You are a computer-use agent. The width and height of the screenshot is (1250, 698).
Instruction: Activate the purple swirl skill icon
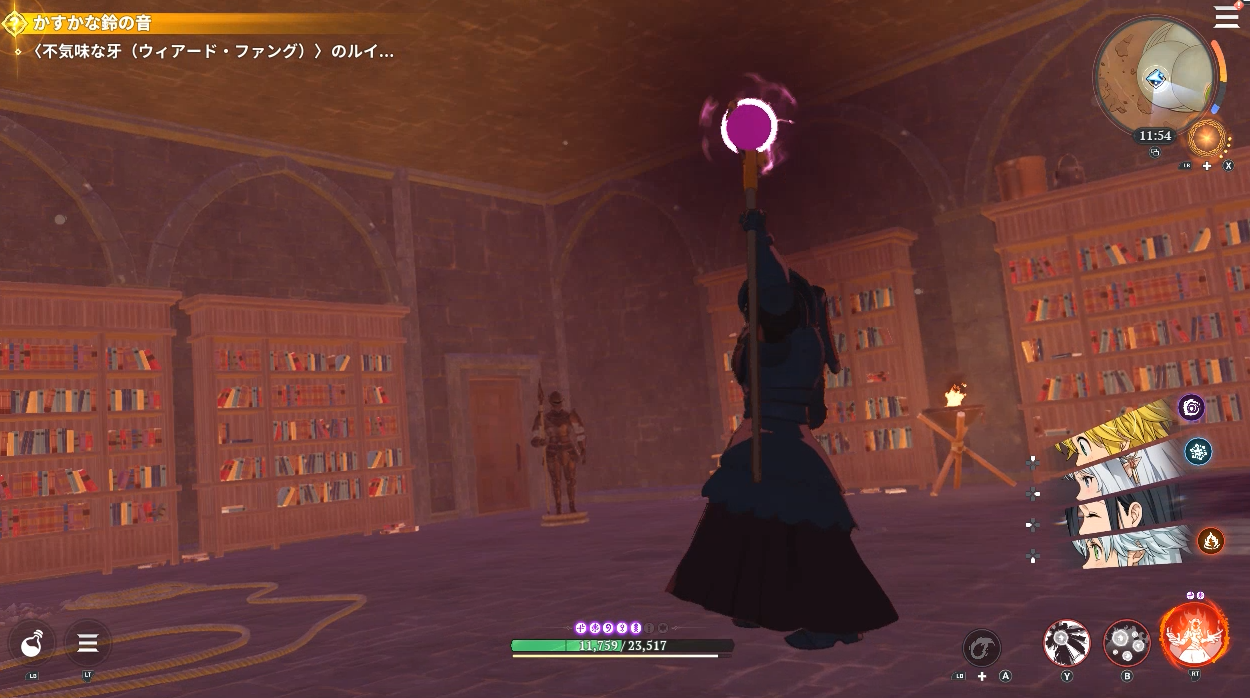point(1191,407)
